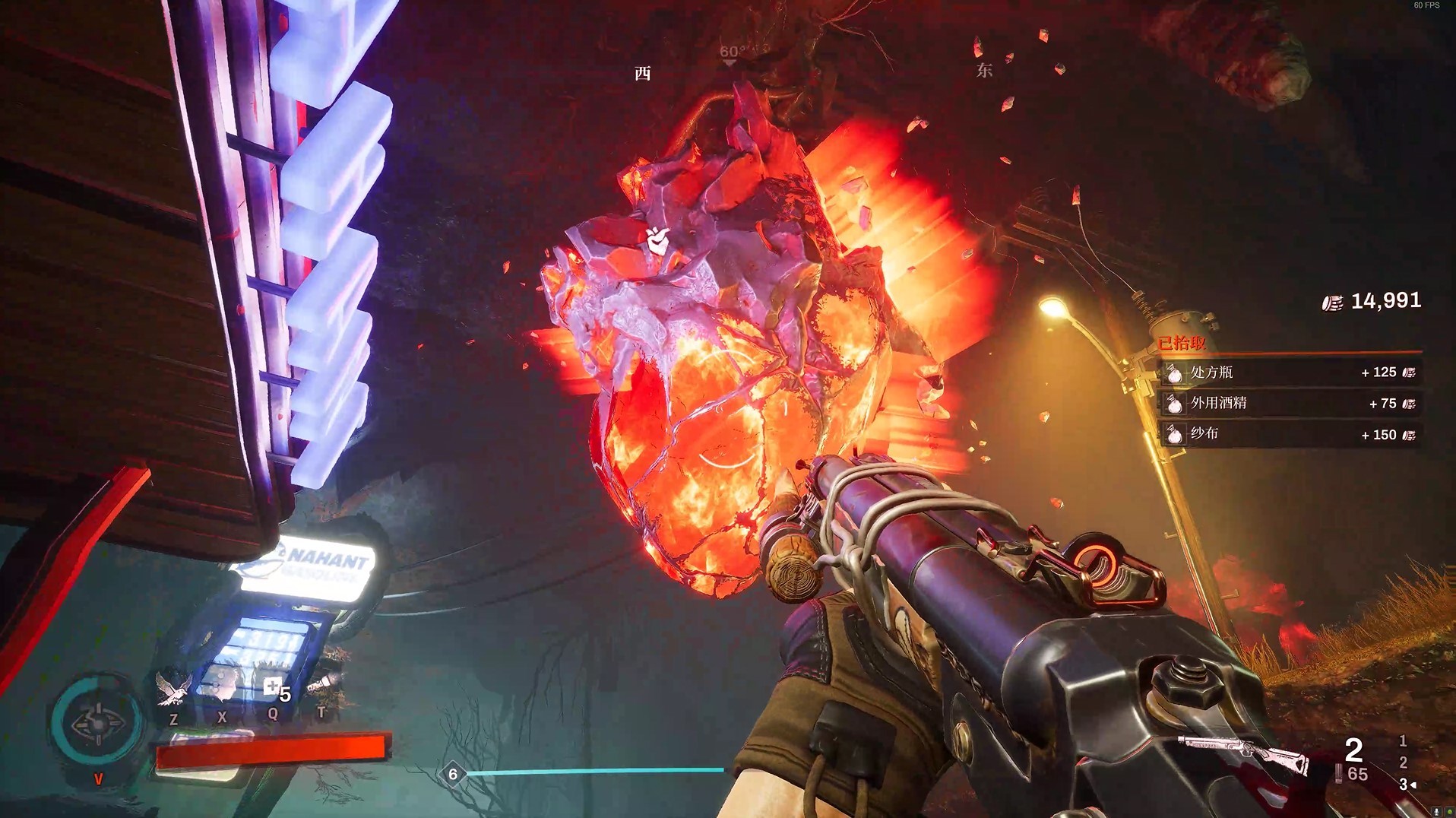Trigger the circular eye ultimate ability
The width and height of the screenshot is (1456, 818).
point(98,723)
